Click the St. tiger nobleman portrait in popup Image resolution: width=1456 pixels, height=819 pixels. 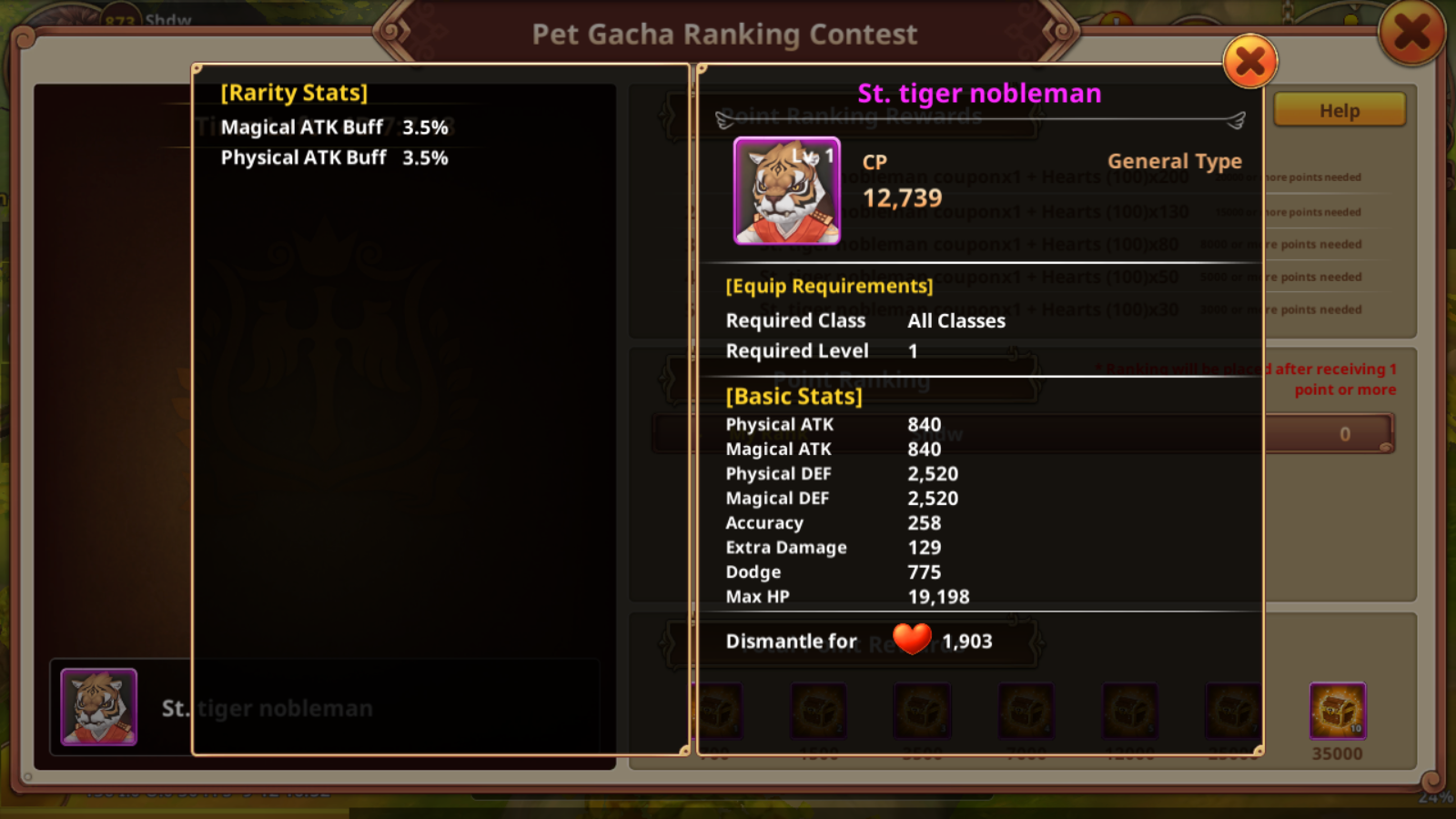(x=787, y=191)
